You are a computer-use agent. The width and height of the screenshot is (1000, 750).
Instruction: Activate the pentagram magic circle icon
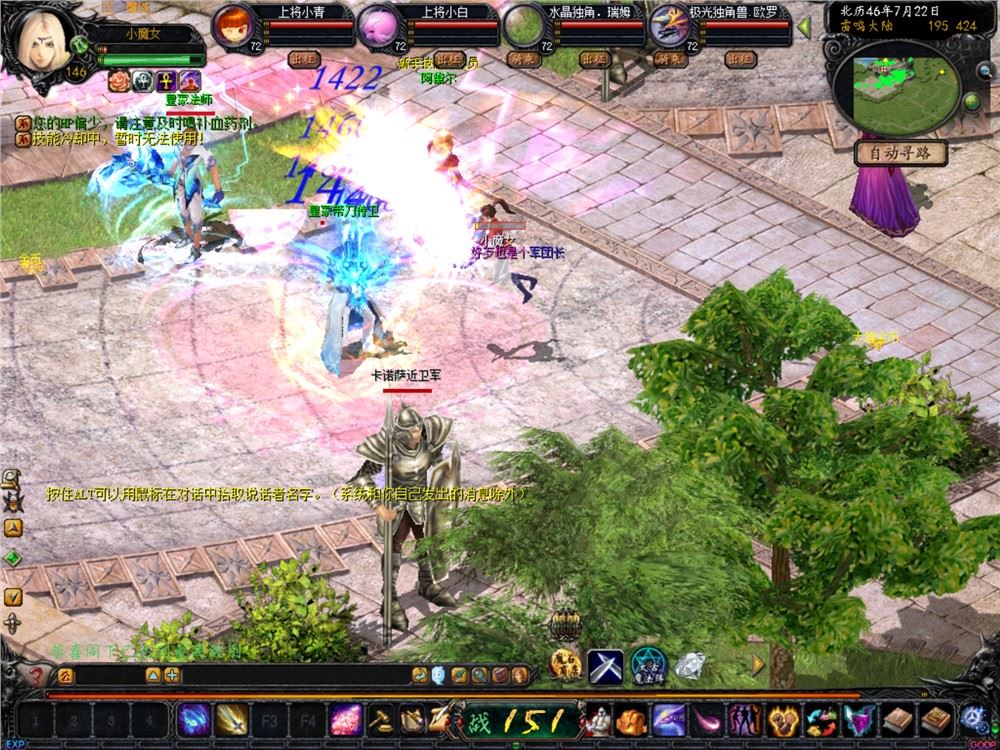tap(648, 664)
